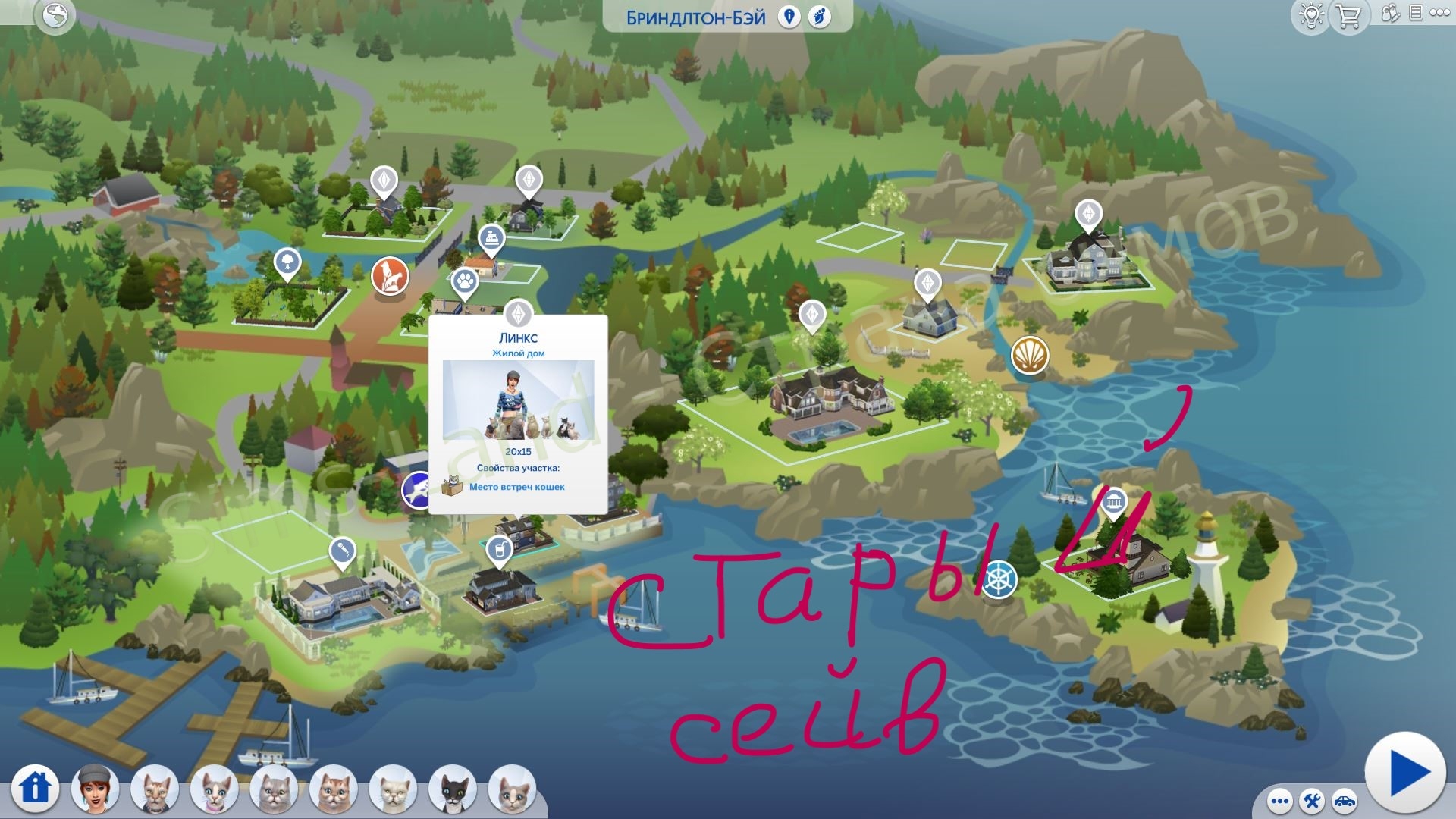The width and height of the screenshot is (1456, 819).
Task: Click the map pin icon beside Бриндлтон-Бэй
Action: (x=789, y=17)
